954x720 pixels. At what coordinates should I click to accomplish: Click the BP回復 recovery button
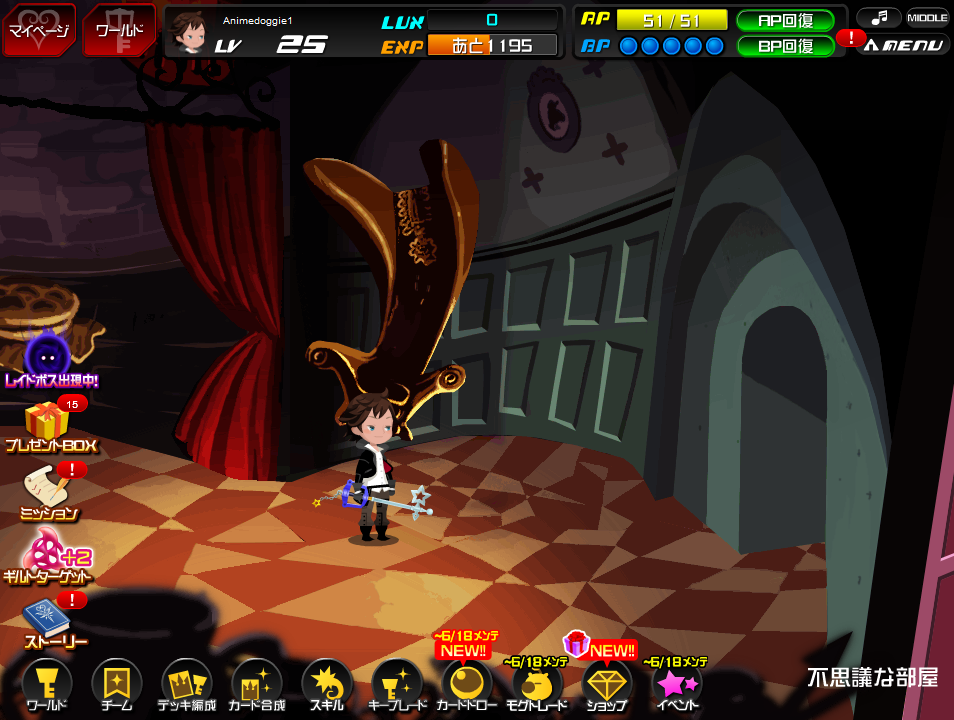[x=785, y=45]
